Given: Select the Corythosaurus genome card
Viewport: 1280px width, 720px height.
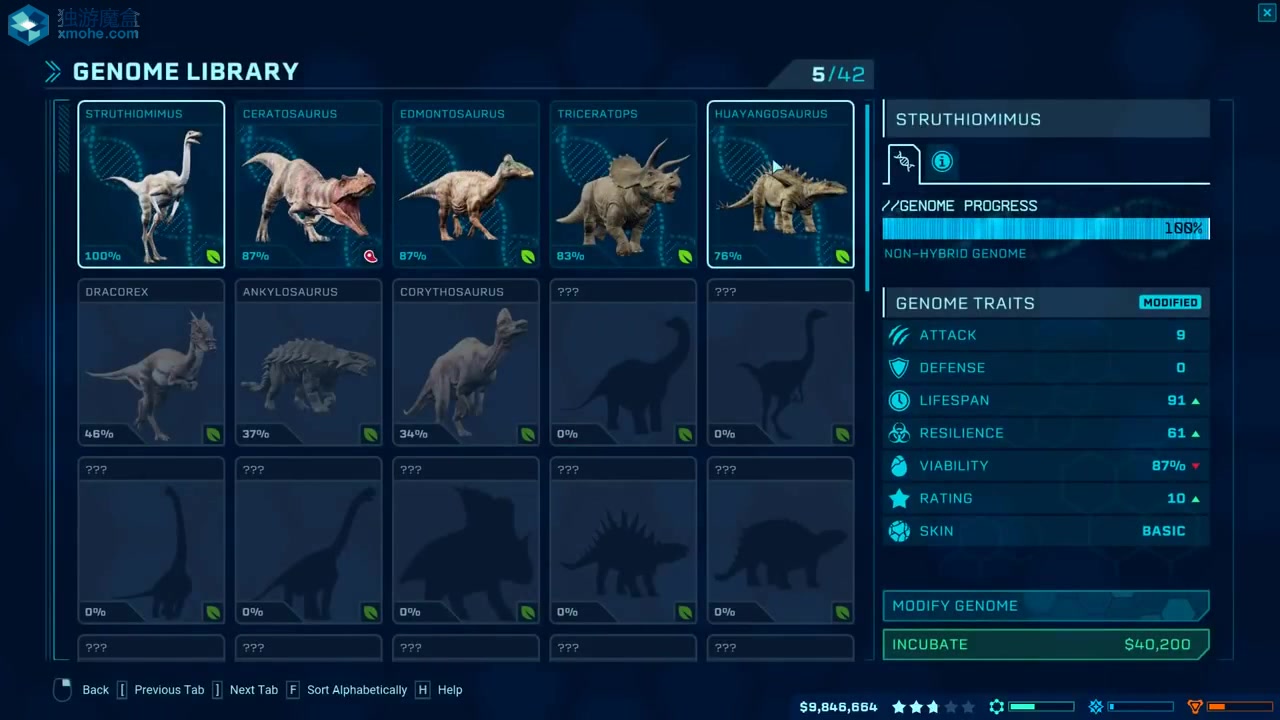Looking at the screenshot, I should click(x=466, y=362).
